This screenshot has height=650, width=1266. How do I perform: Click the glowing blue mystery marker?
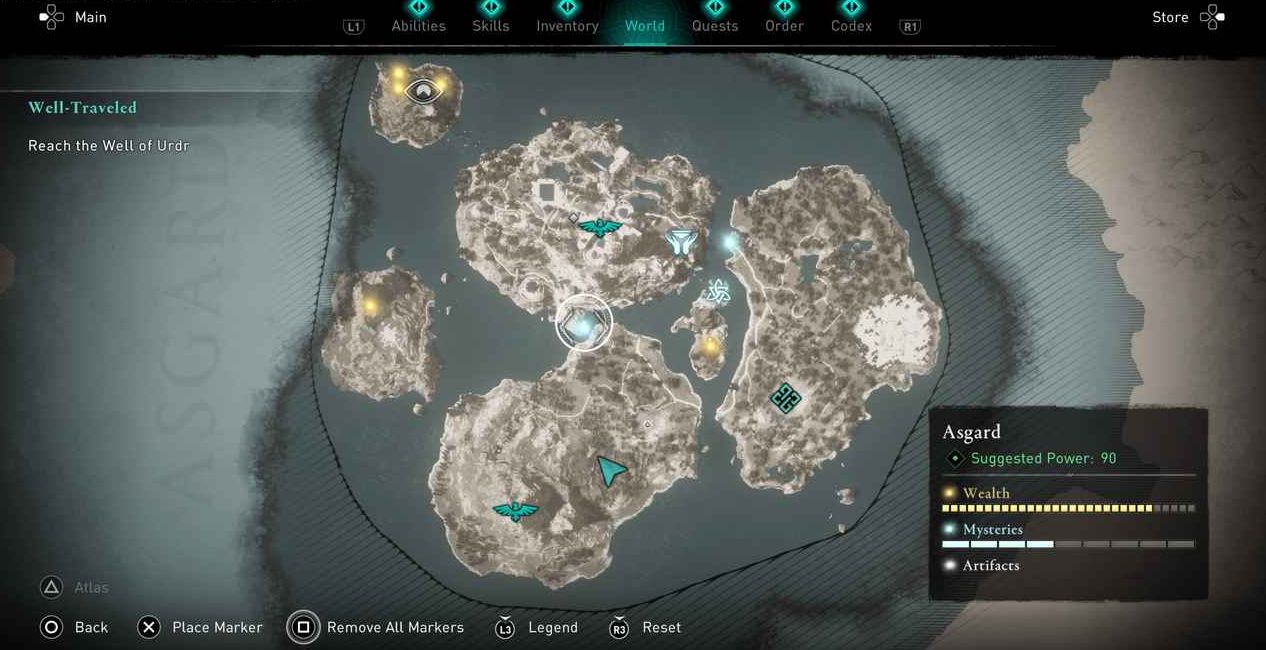[731, 241]
